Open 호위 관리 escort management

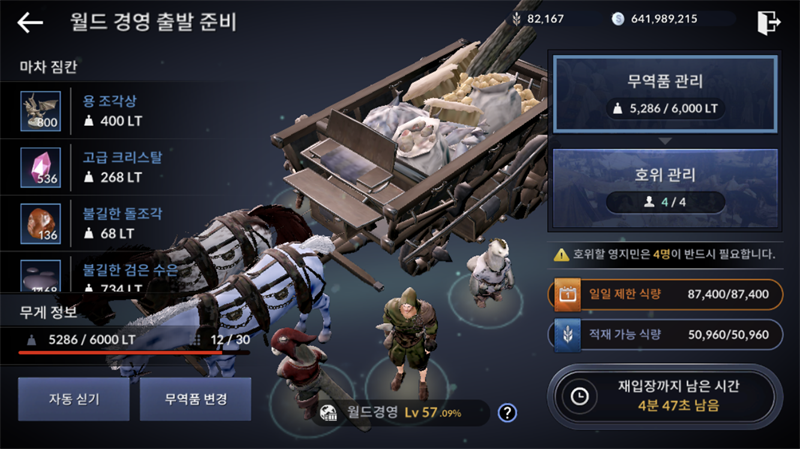[665, 185]
